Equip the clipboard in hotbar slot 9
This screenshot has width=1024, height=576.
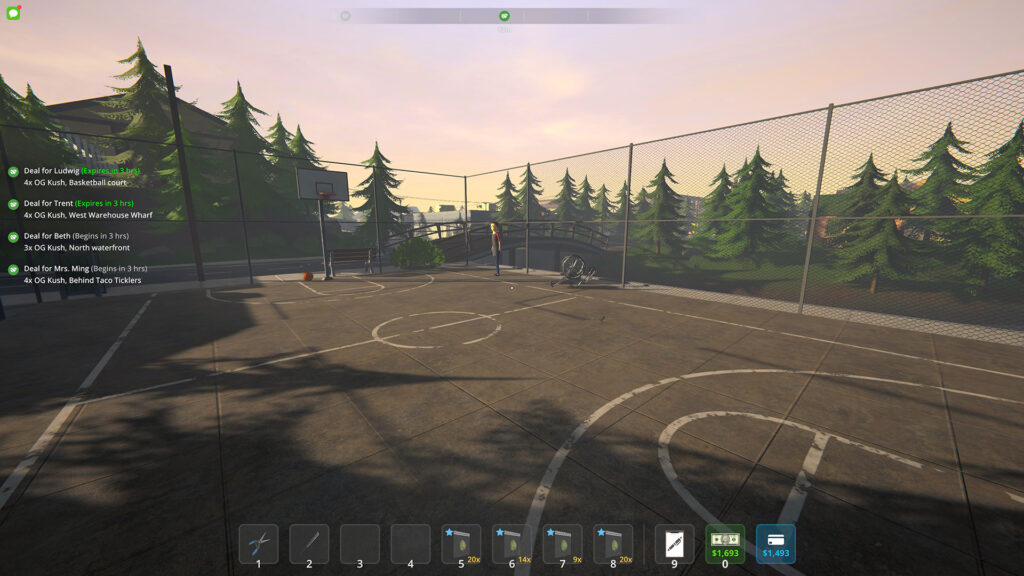[x=674, y=544]
